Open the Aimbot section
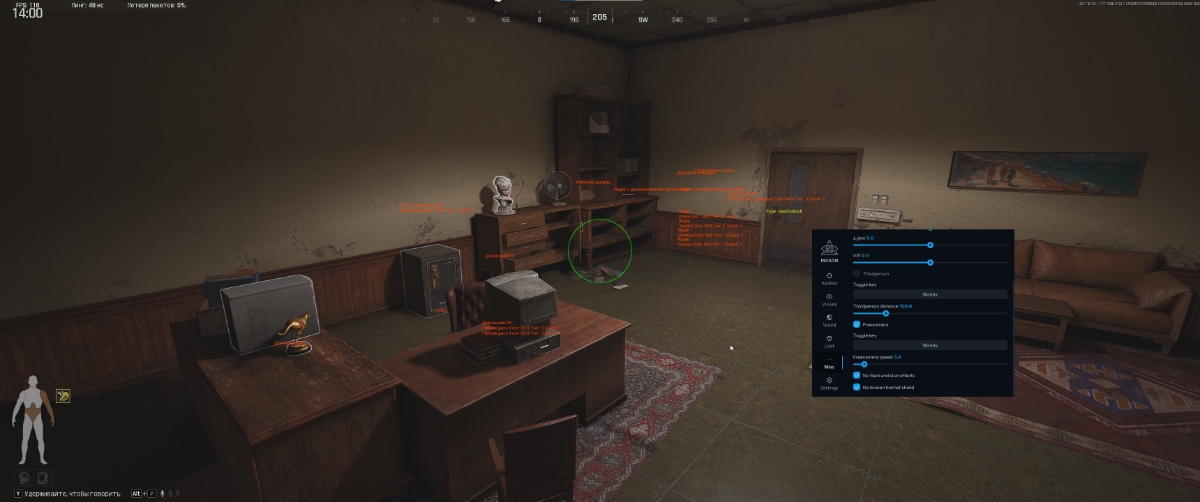The image size is (1200, 502). (829, 277)
